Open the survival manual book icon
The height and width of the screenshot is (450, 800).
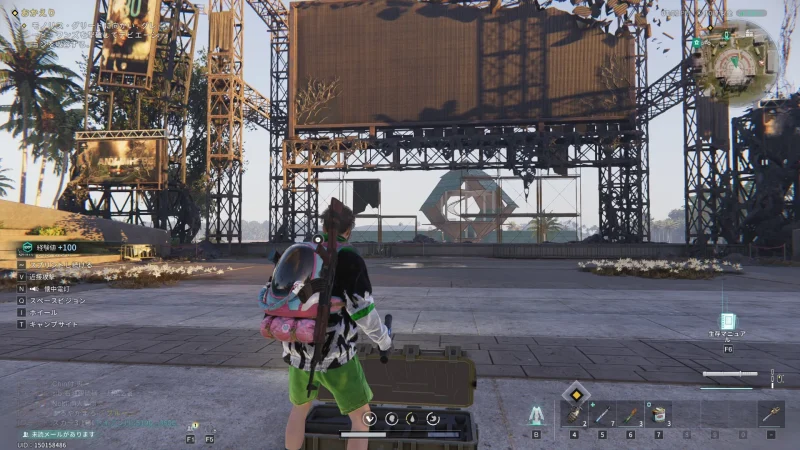pos(728,322)
